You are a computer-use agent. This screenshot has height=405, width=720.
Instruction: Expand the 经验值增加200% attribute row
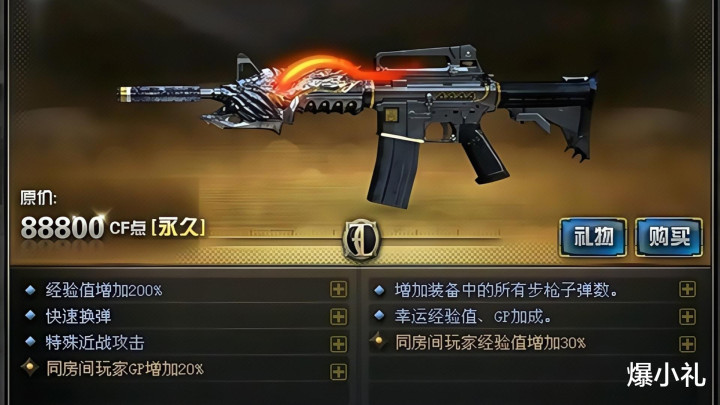coord(339,290)
